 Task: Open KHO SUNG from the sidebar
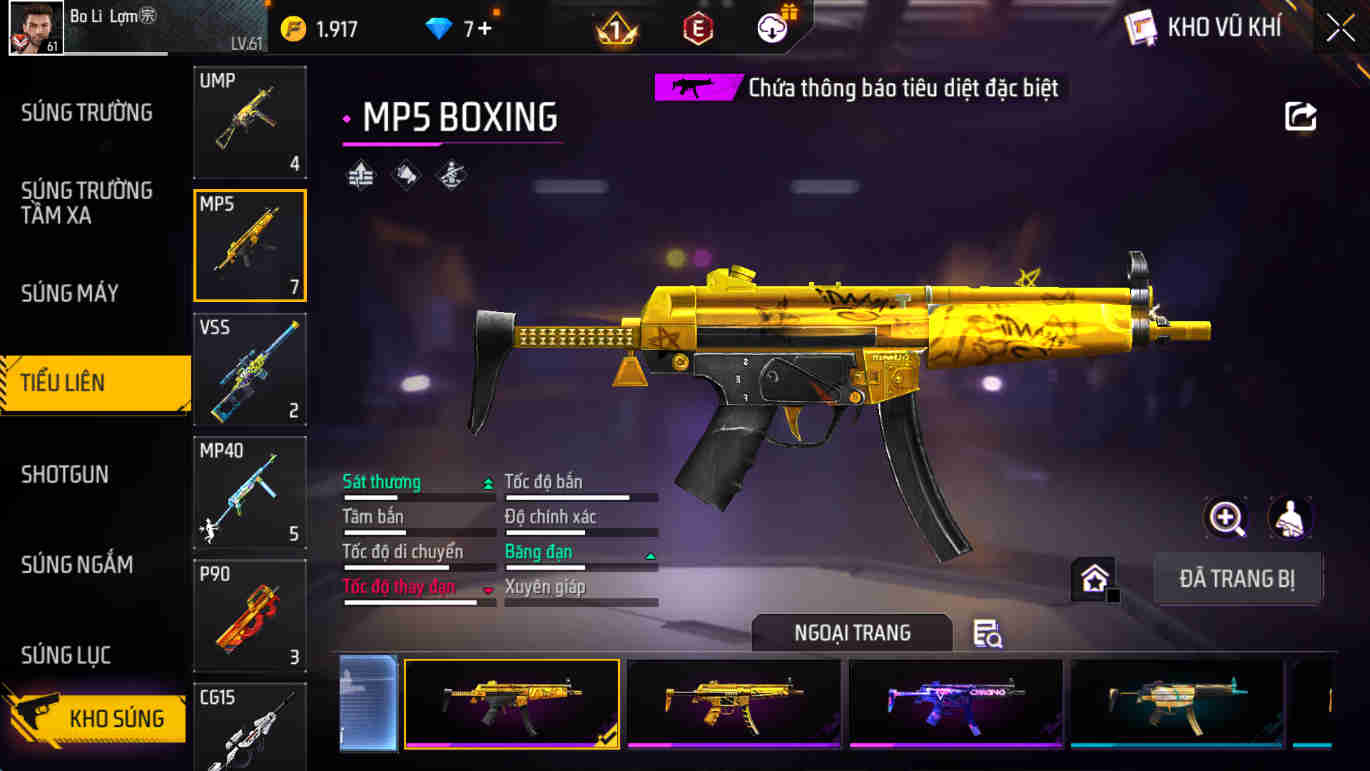click(x=110, y=718)
